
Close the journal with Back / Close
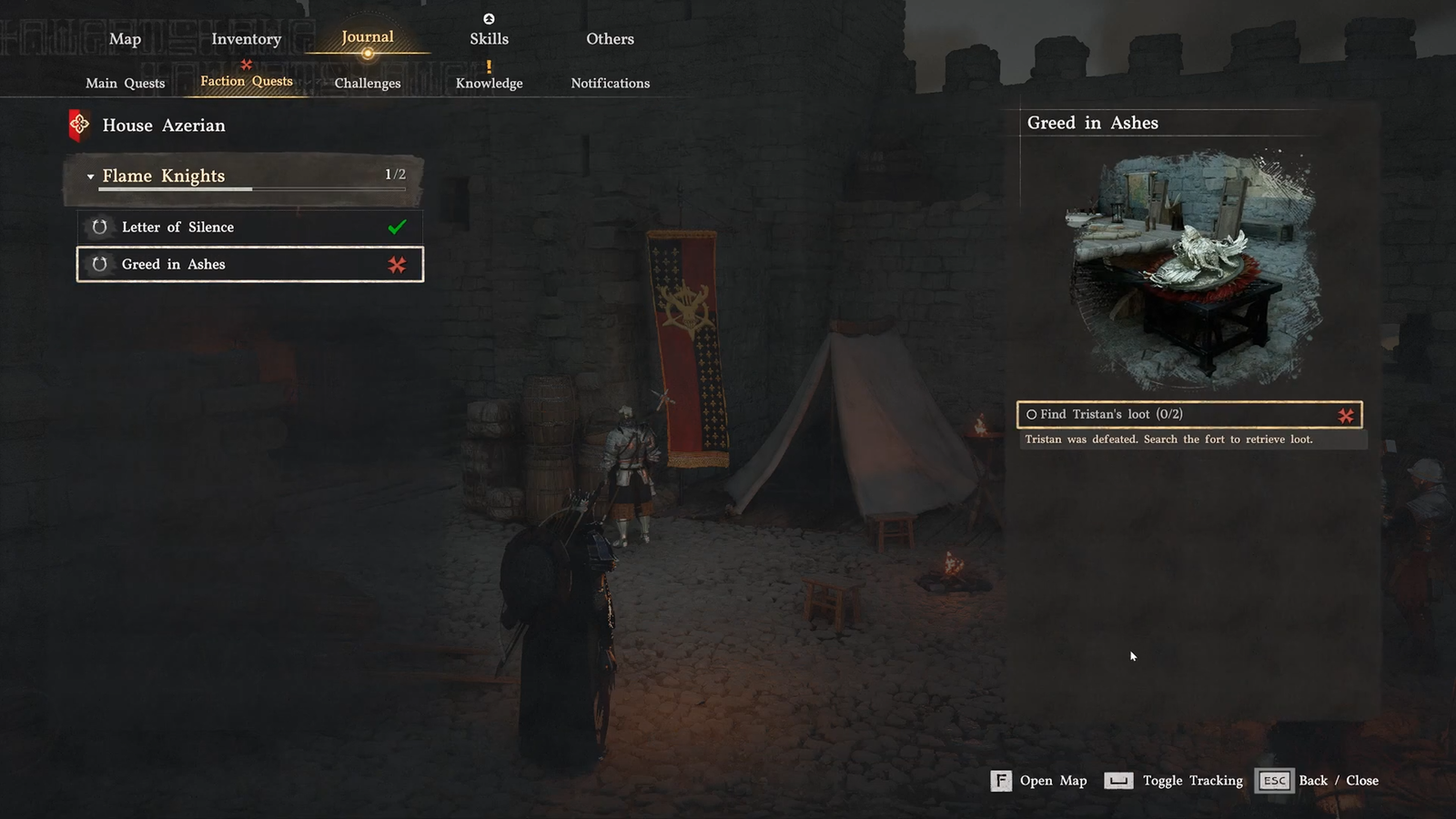coord(1318,781)
